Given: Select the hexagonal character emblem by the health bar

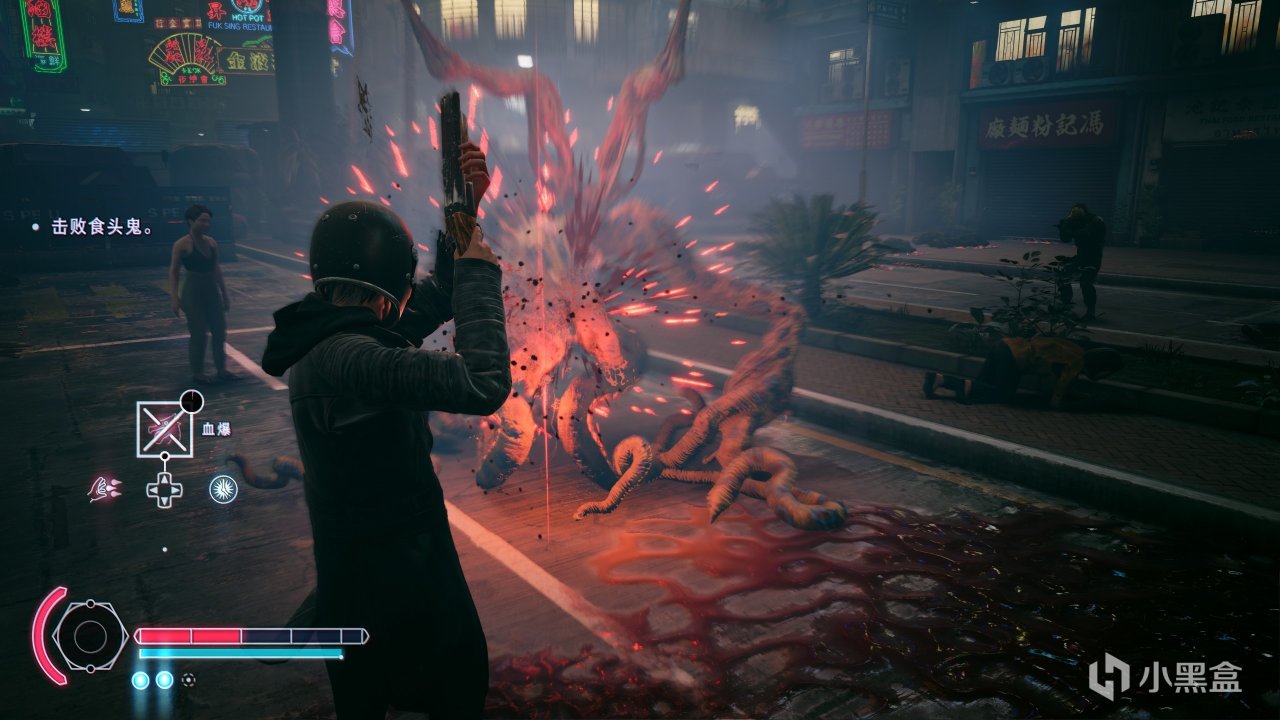Looking at the screenshot, I should 90,636.
